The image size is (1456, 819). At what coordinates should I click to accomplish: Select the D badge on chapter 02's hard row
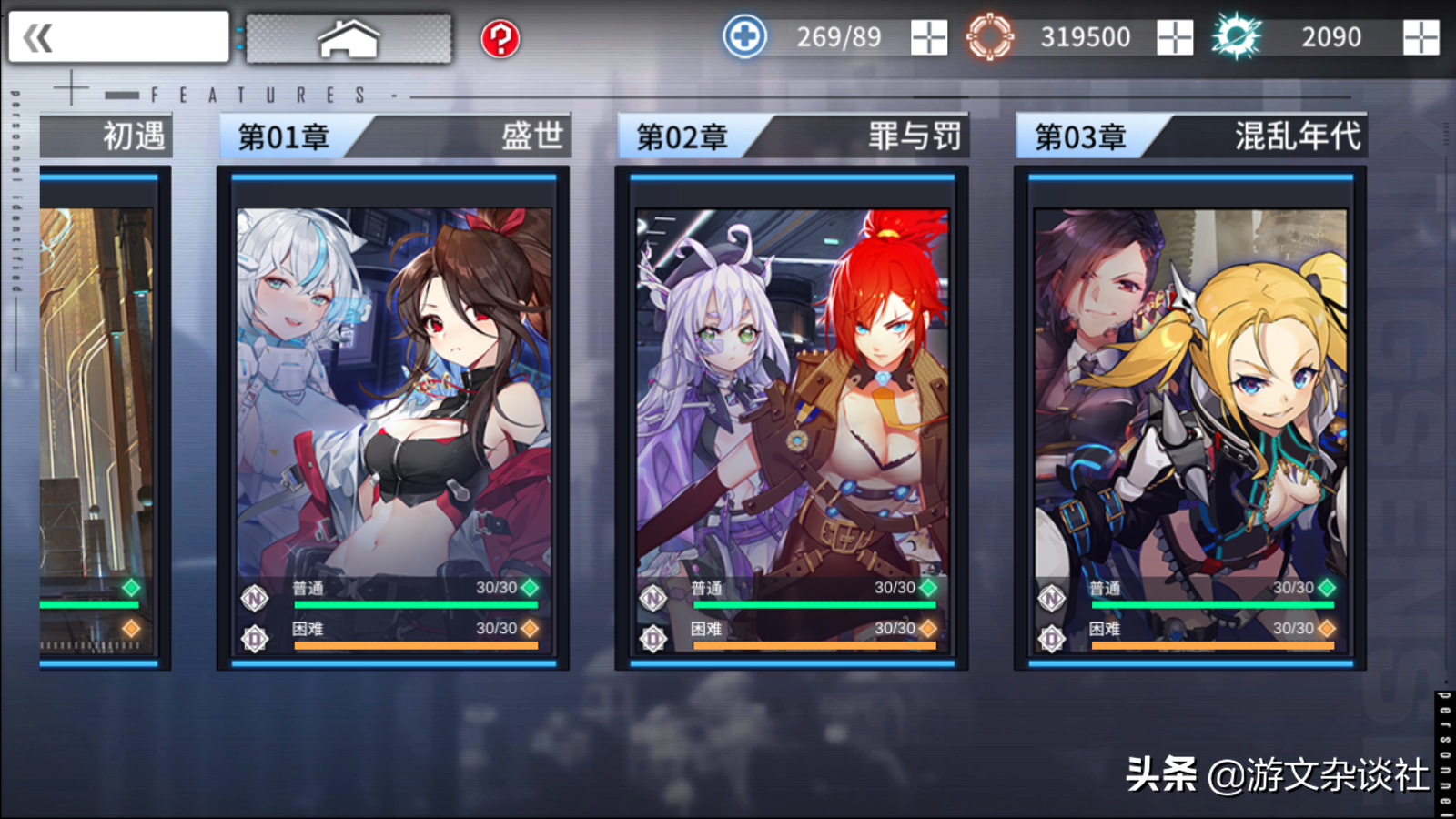click(652, 638)
